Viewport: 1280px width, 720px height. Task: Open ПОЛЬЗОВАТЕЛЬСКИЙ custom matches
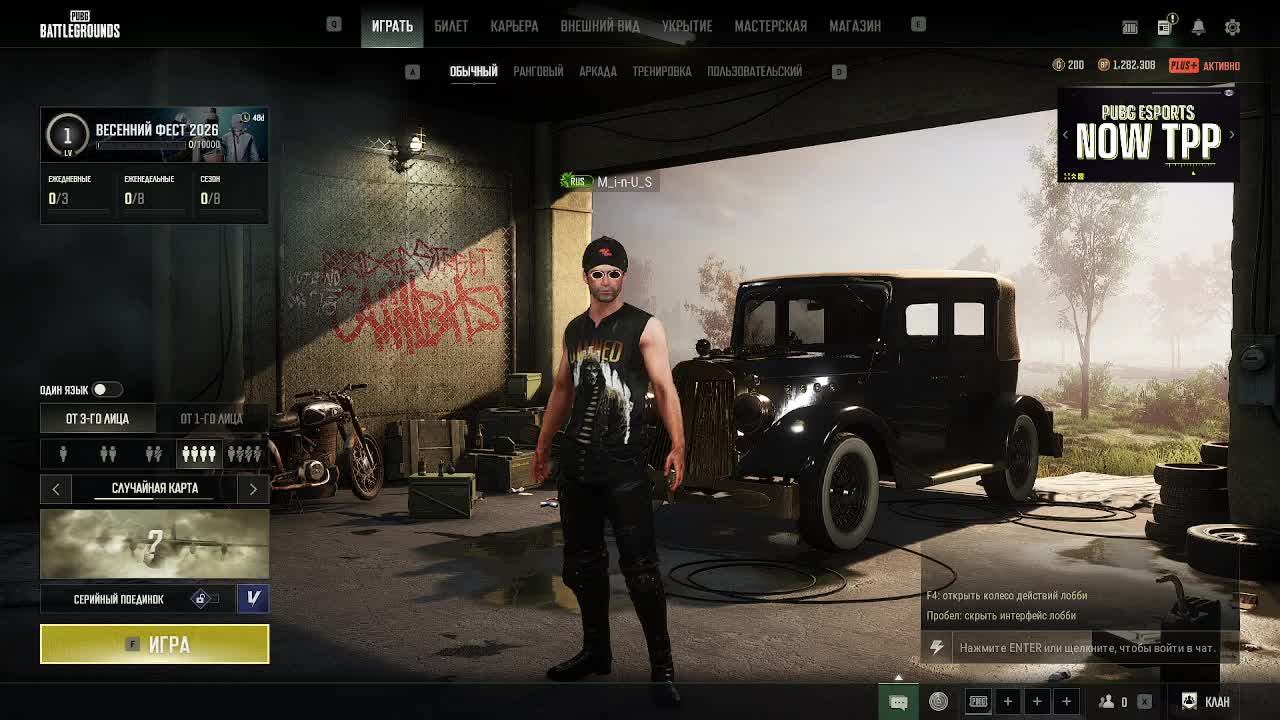point(754,71)
